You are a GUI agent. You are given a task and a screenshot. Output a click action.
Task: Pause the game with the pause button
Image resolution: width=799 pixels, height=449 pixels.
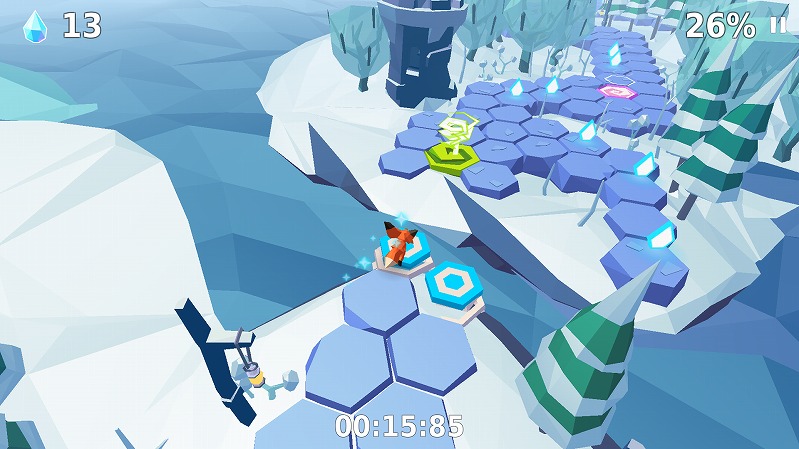(777, 26)
